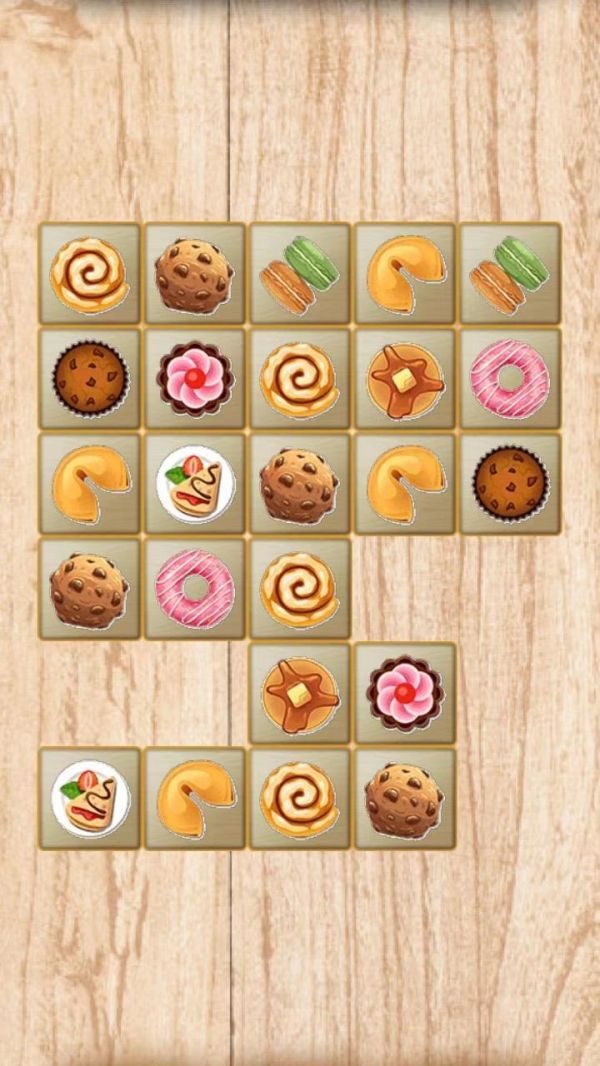Select the cinnamon roll between flower tart and pancake
The height and width of the screenshot is (1066, 600).
coord(300,379)
